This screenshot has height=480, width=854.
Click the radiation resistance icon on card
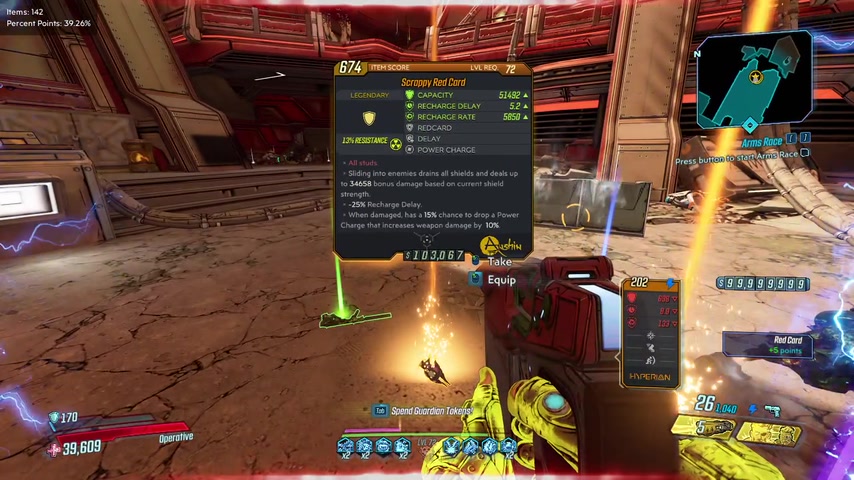[396, 140]
